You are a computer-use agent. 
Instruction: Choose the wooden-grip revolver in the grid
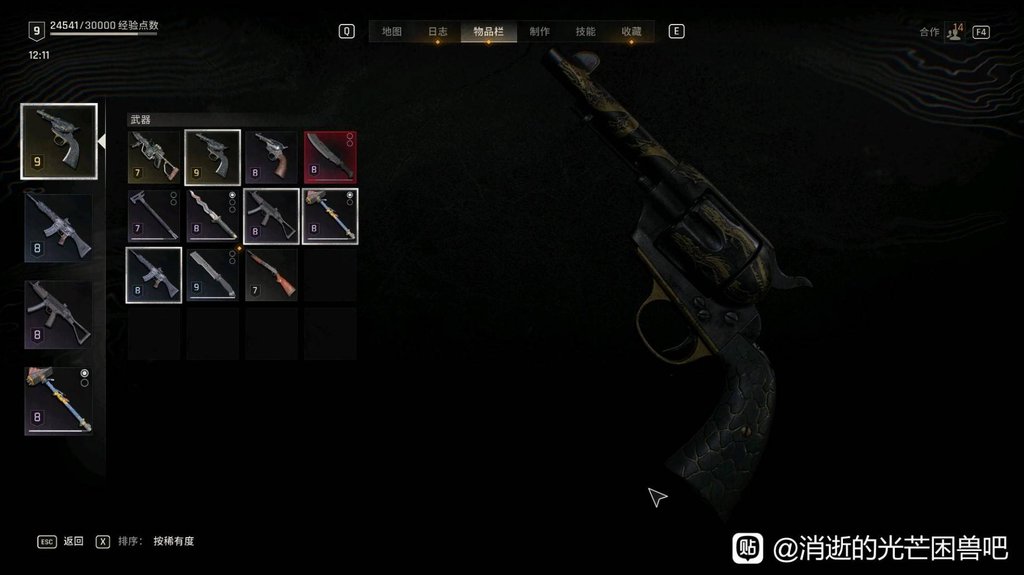pos(271,157)
